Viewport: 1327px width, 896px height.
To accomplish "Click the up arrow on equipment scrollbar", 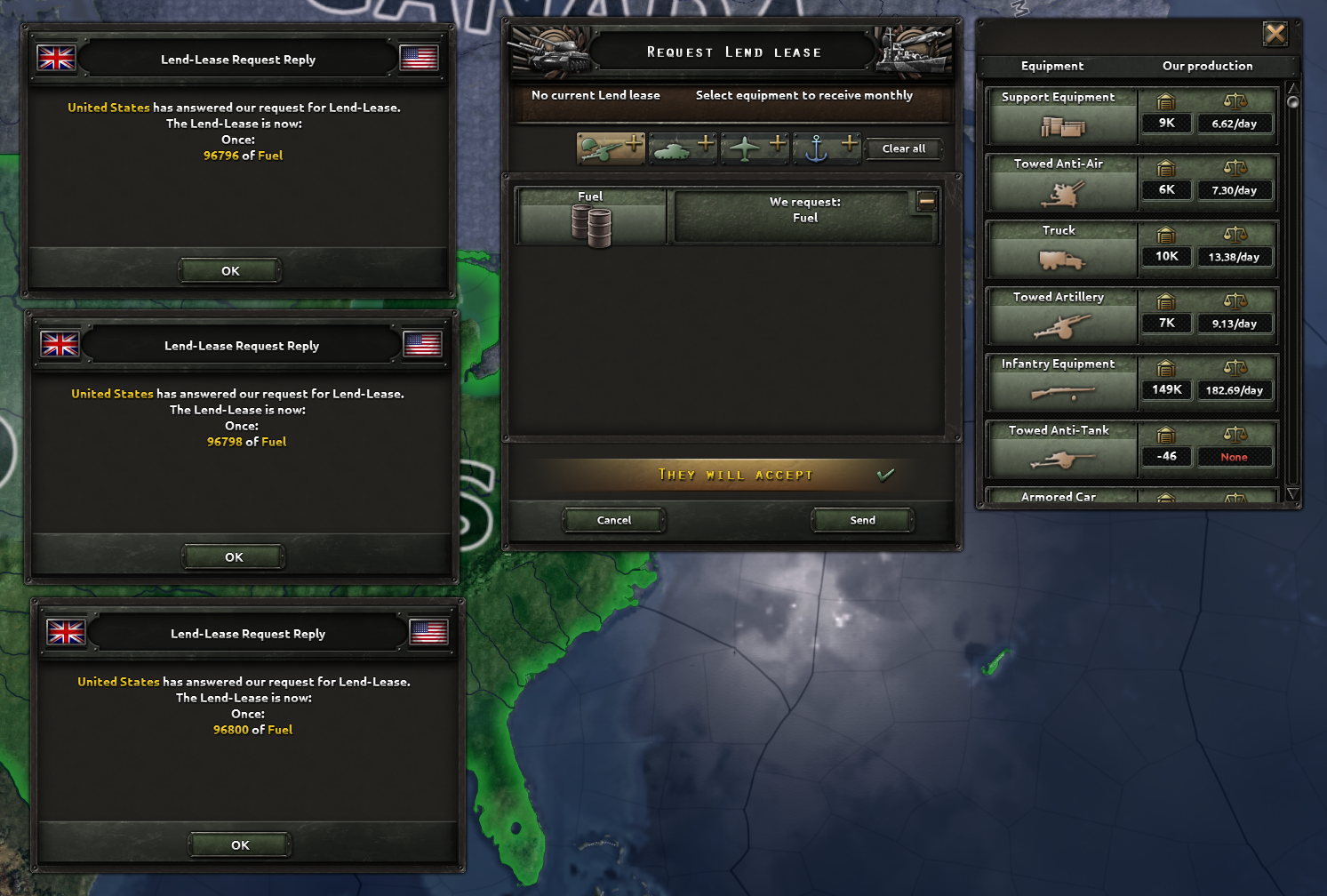I will tap(1293, 87).
